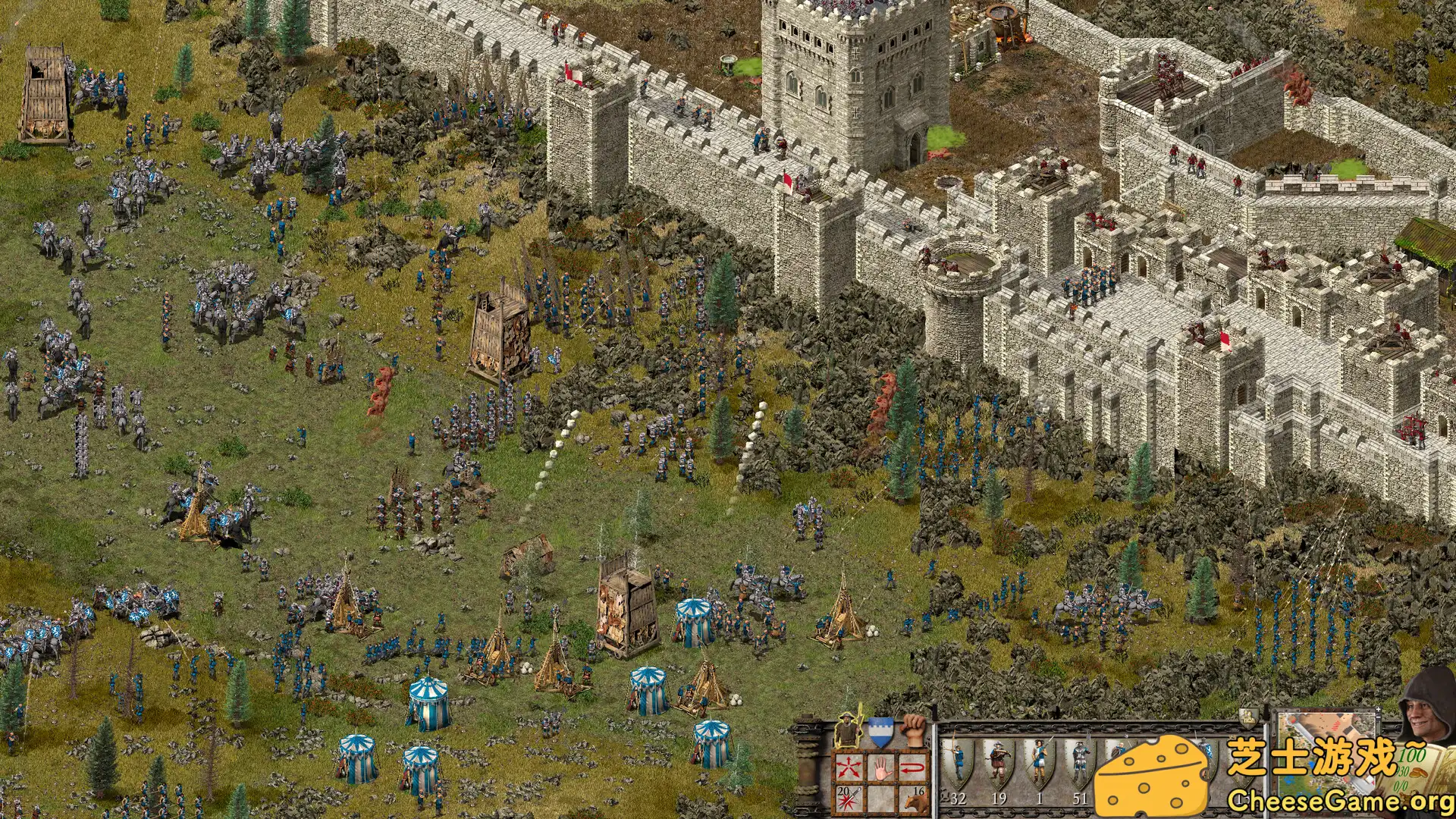
Task: Click the minimap zoom plus control
Action: click(1378, 710)
